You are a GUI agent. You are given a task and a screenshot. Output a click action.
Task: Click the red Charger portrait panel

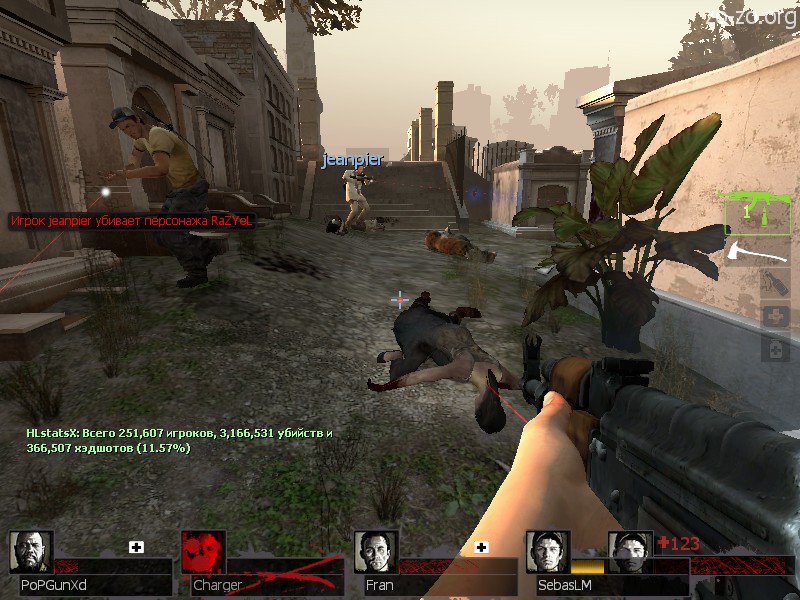(203, 553)
